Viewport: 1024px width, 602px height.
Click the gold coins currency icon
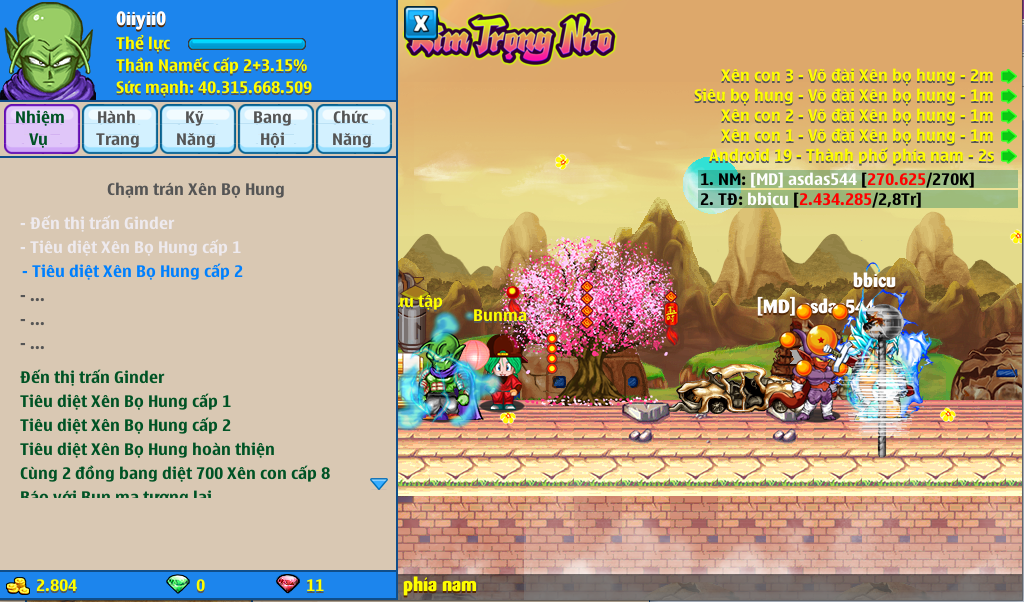point(18,585)
